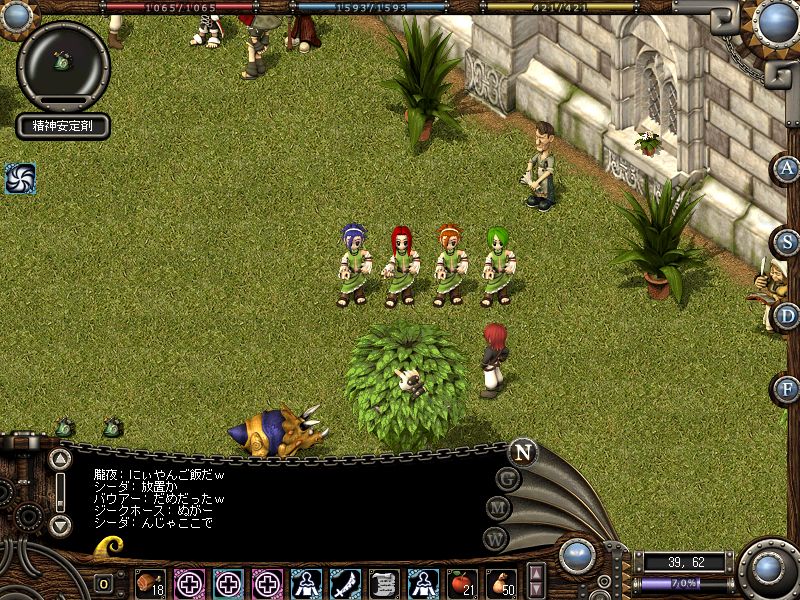Click the A shortcut button on right edge
This screenshot has width=800, height=600.
786,169
